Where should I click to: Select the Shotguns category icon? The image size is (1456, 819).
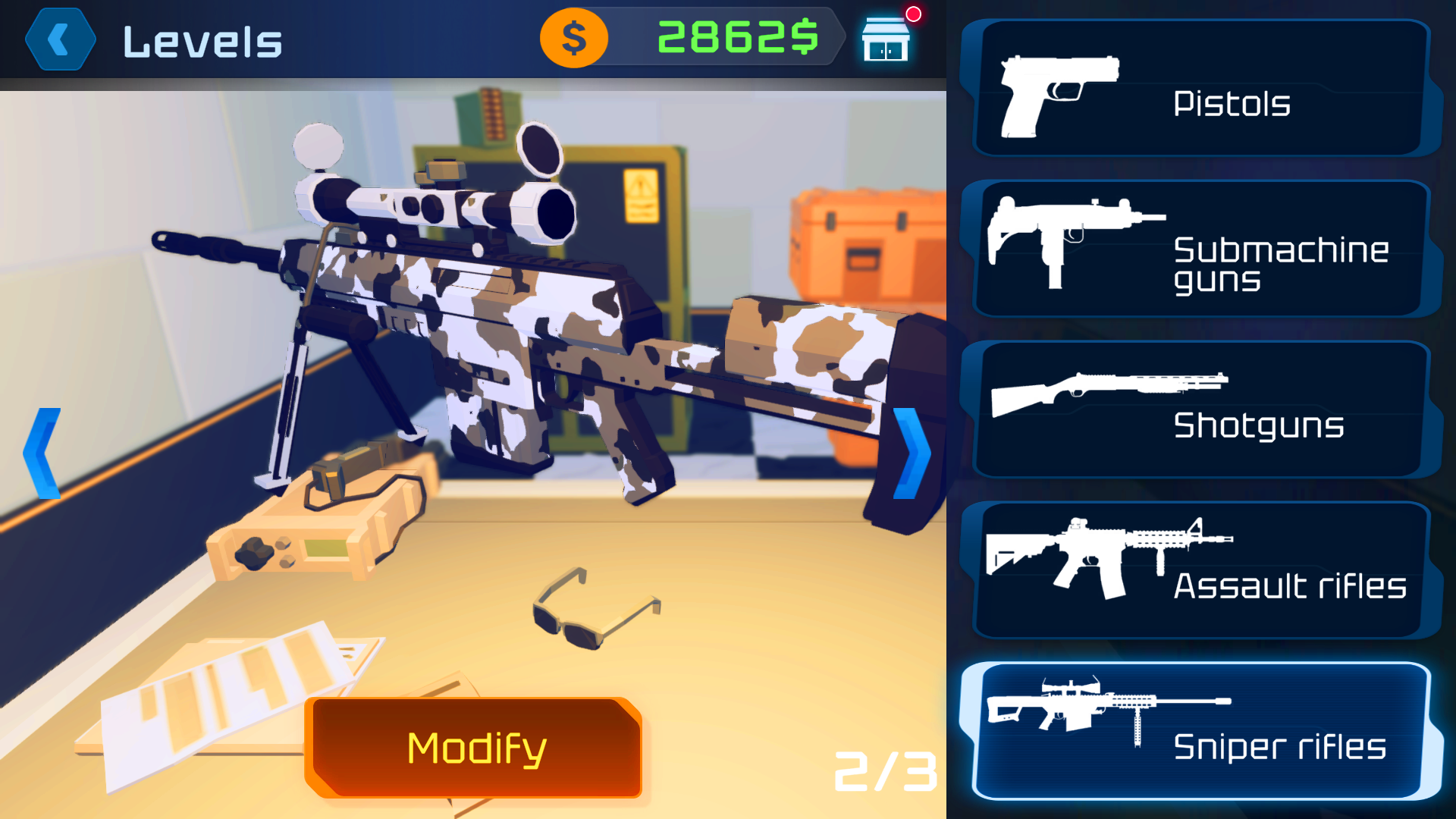pos(1107,394)
